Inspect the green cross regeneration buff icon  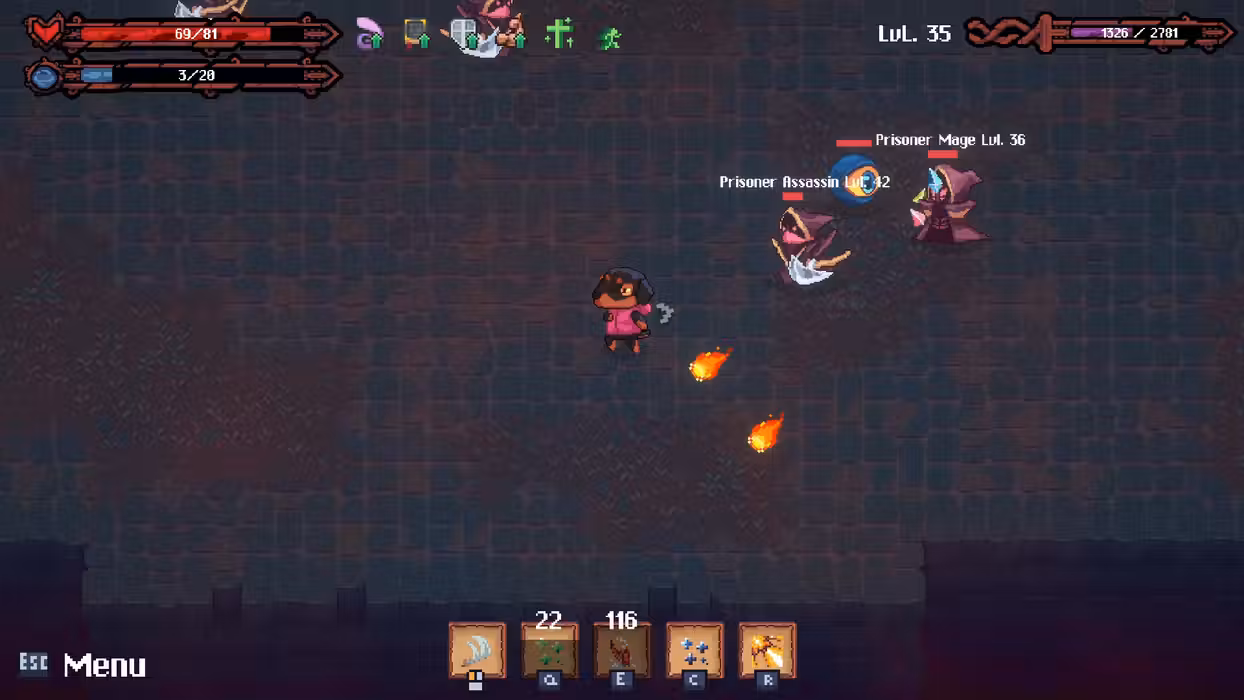[559, 34]
